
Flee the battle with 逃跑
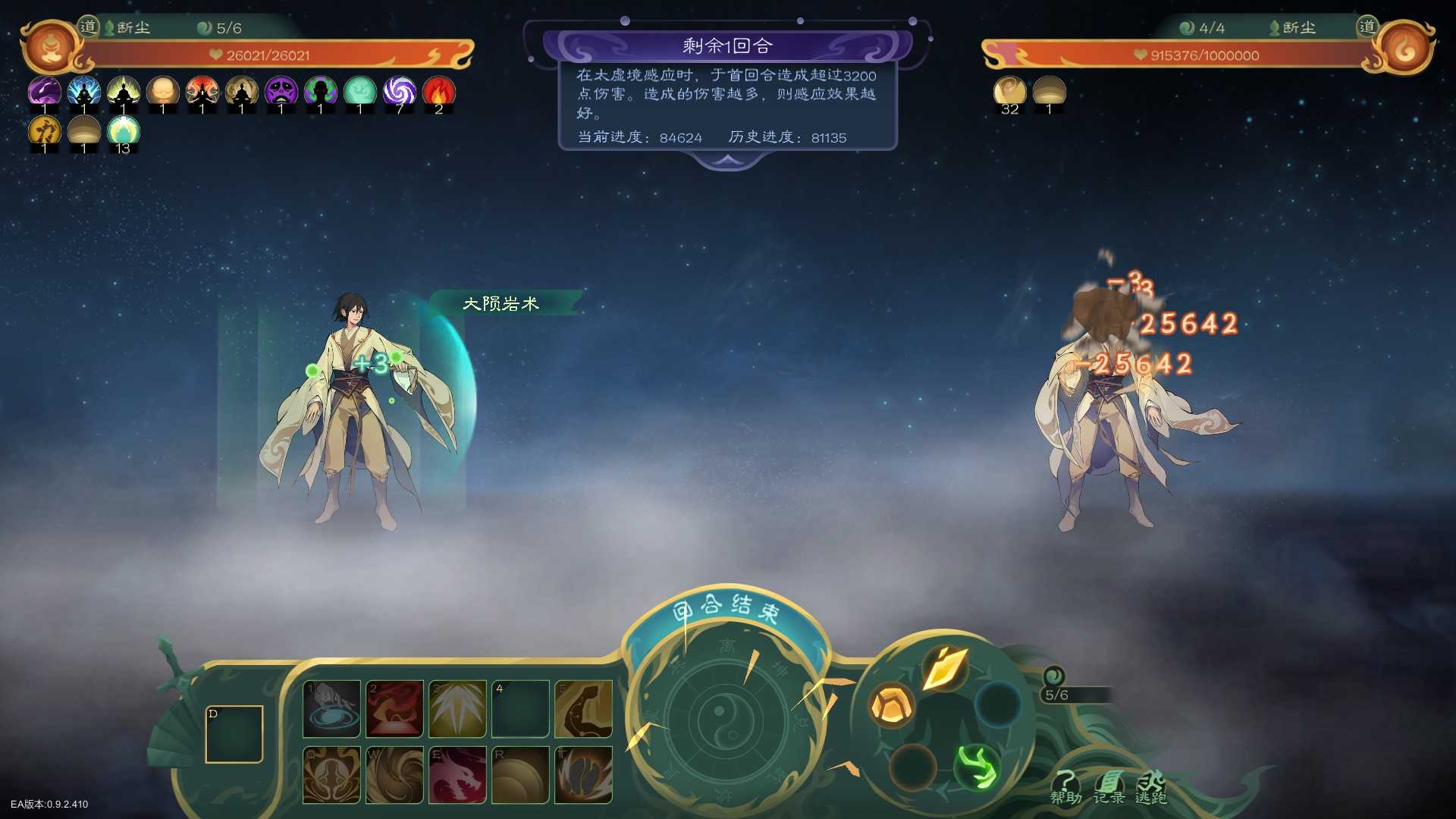(1151, 787)
